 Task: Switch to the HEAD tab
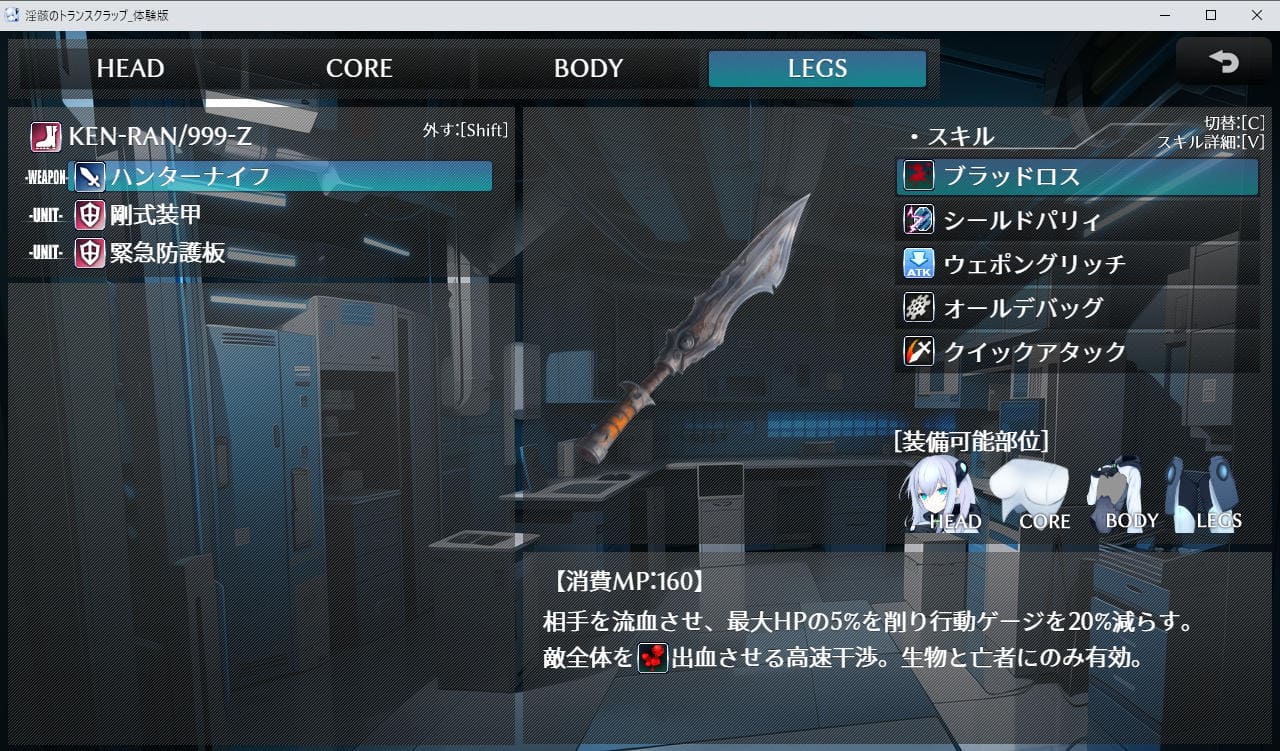pyautogui.click(x=130, y=69)
